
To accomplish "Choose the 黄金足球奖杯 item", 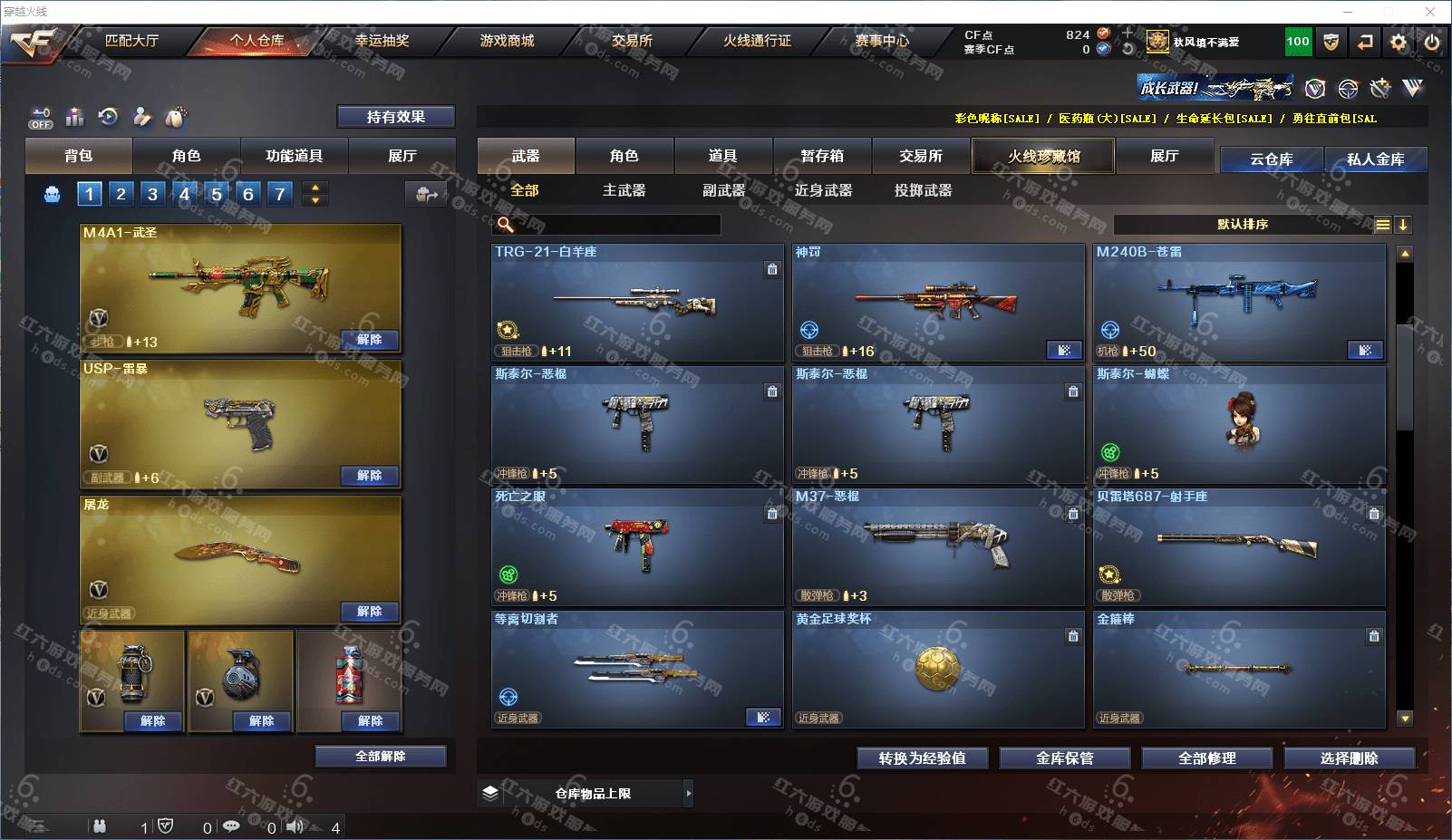I will tap(937, 669).
